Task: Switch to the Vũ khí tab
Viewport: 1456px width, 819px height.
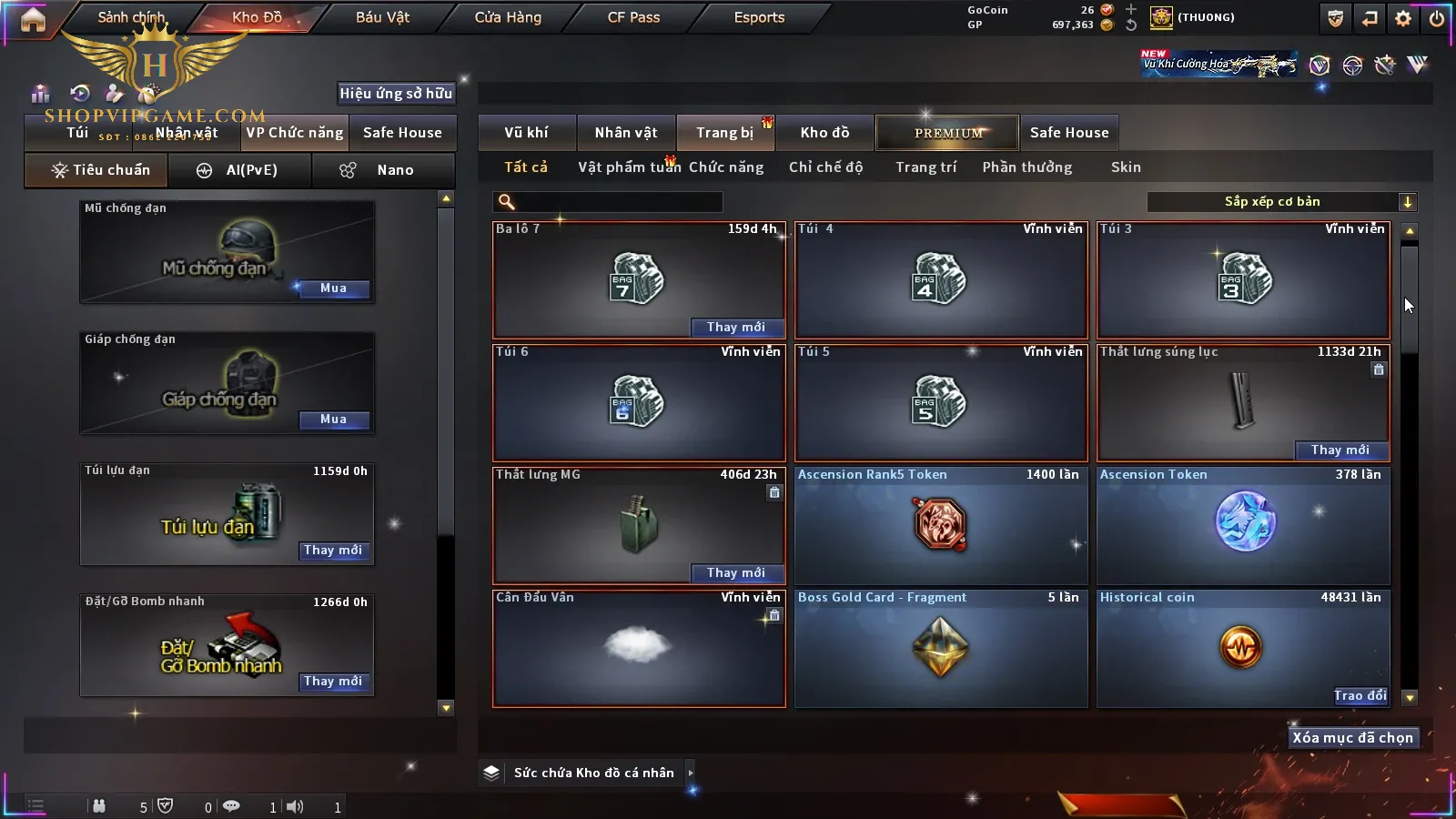Action: click(526, 133)
